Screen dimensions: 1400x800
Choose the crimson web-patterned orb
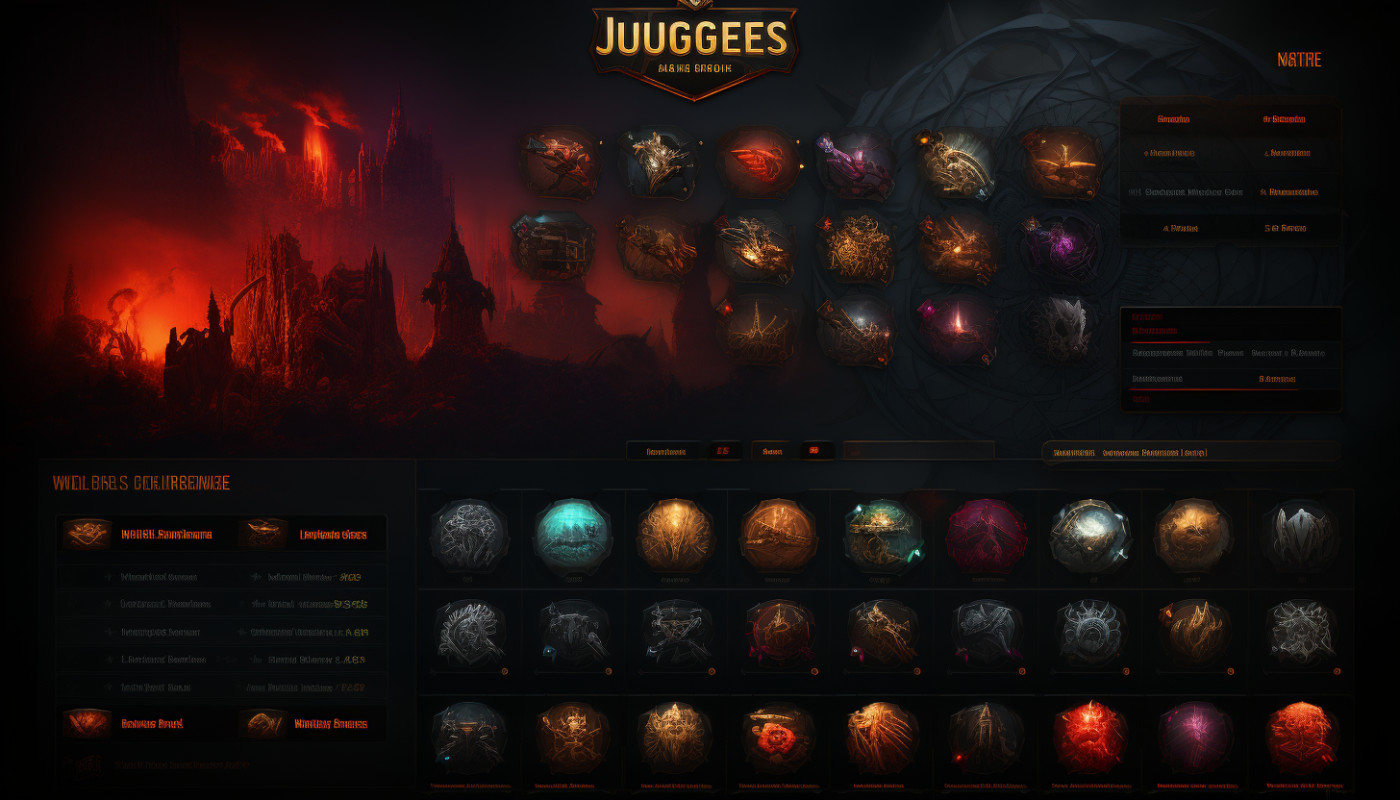tap(986, 537)
